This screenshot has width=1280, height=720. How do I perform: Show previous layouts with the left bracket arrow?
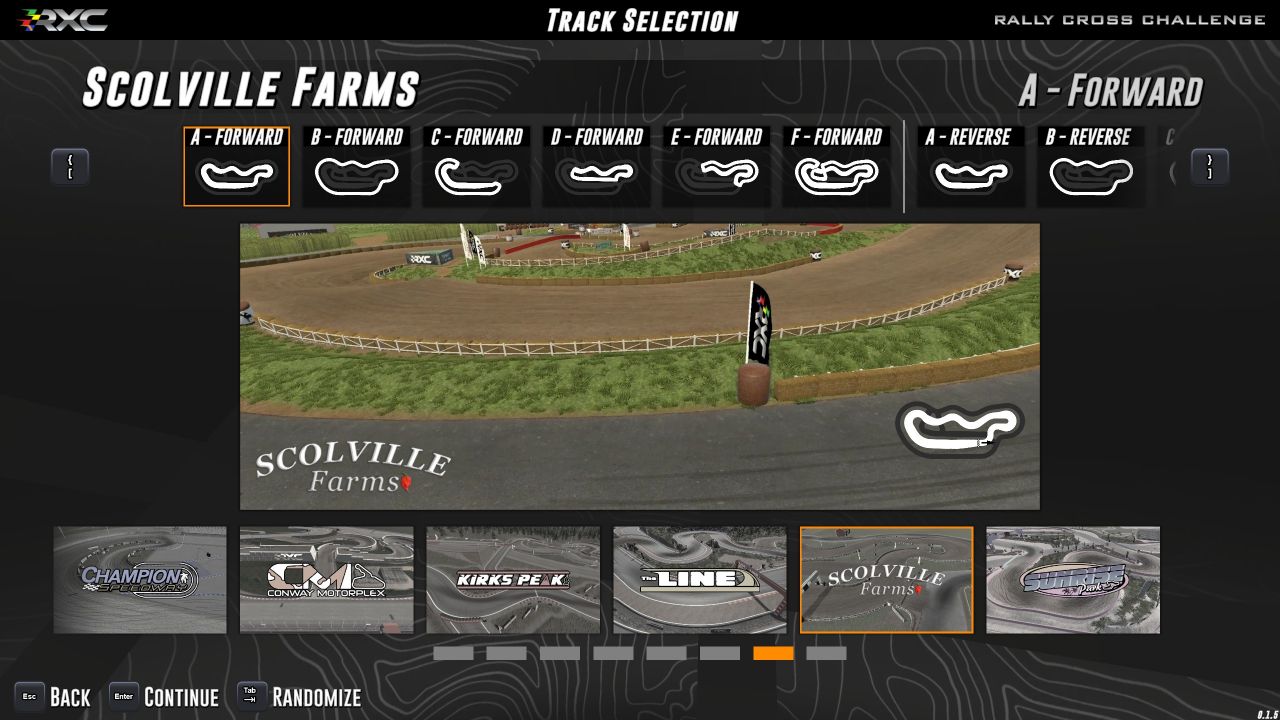coord(70,167)
